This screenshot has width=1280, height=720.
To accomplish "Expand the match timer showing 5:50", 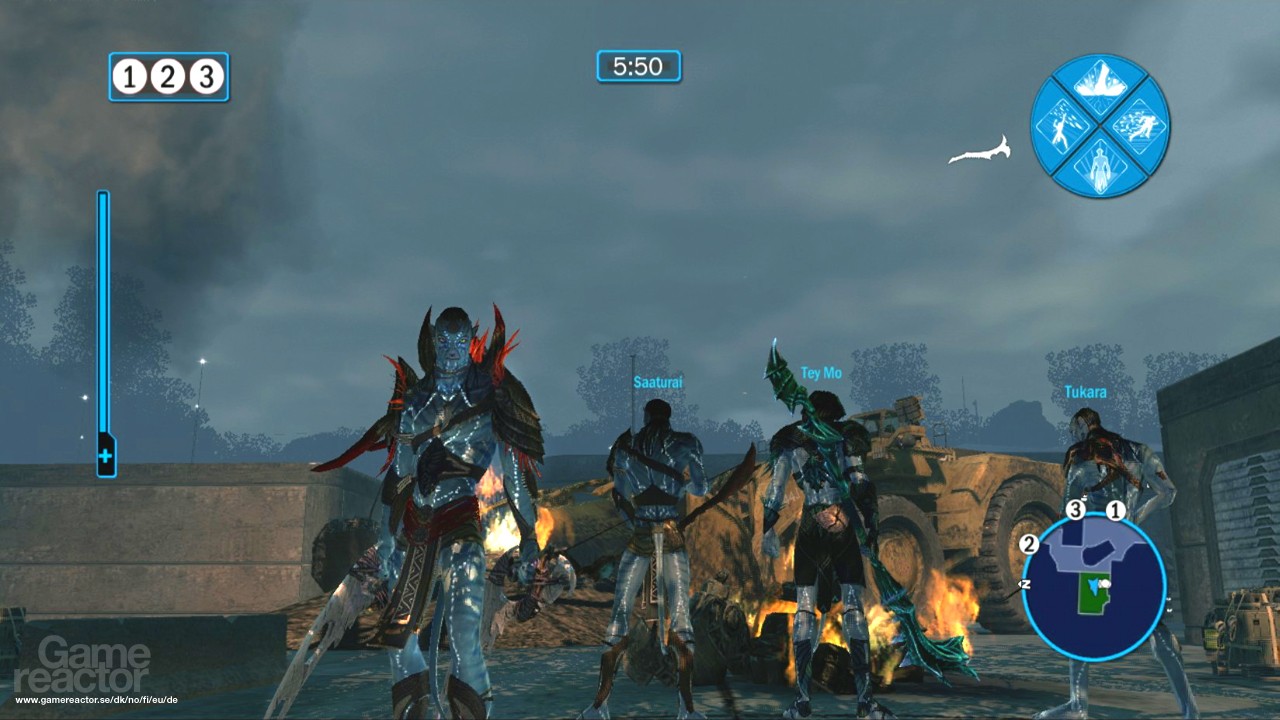I will pos(638,66).
